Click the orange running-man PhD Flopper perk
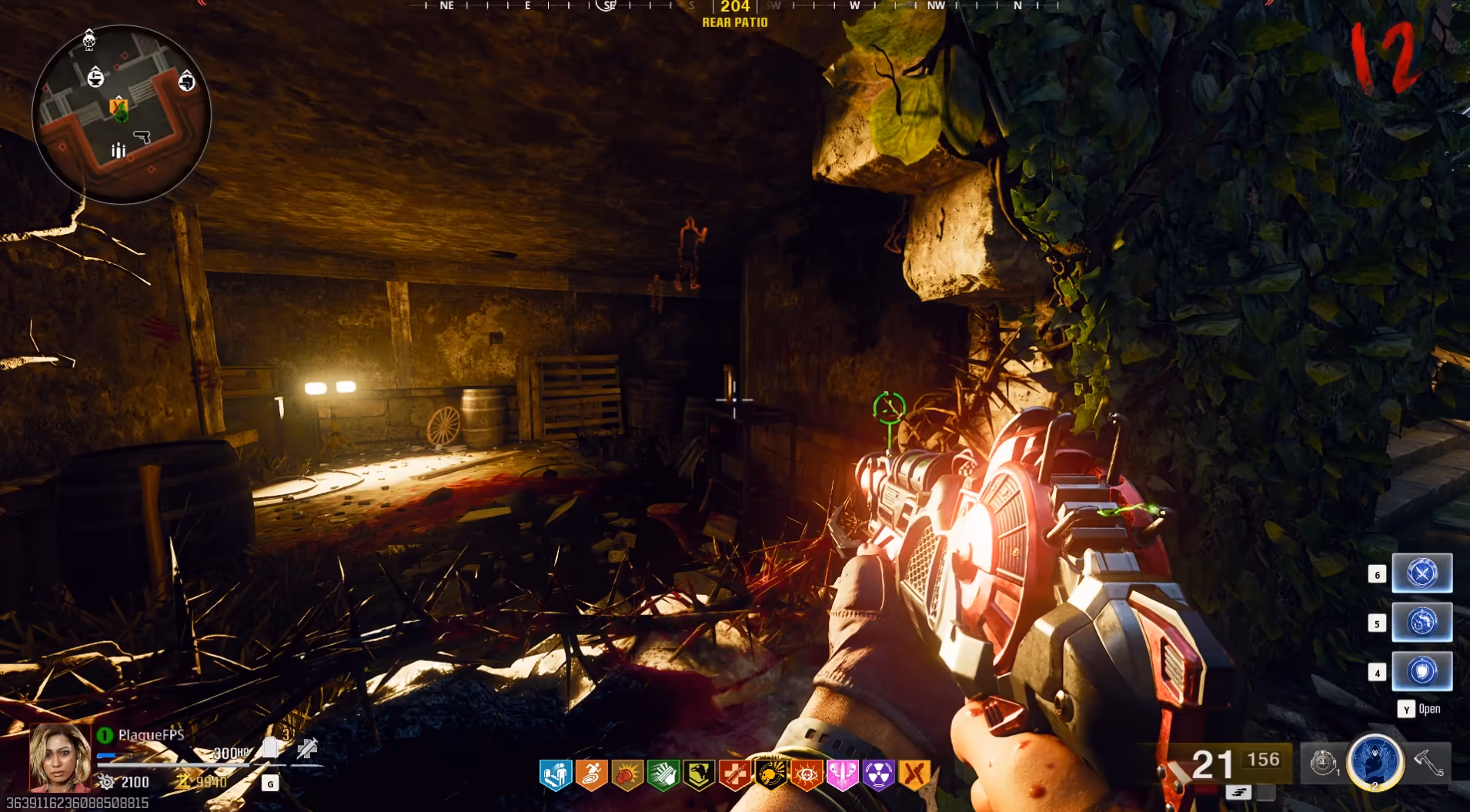Image resolution: width=1470 pixels, height=812 pixels. coord(591,775)
